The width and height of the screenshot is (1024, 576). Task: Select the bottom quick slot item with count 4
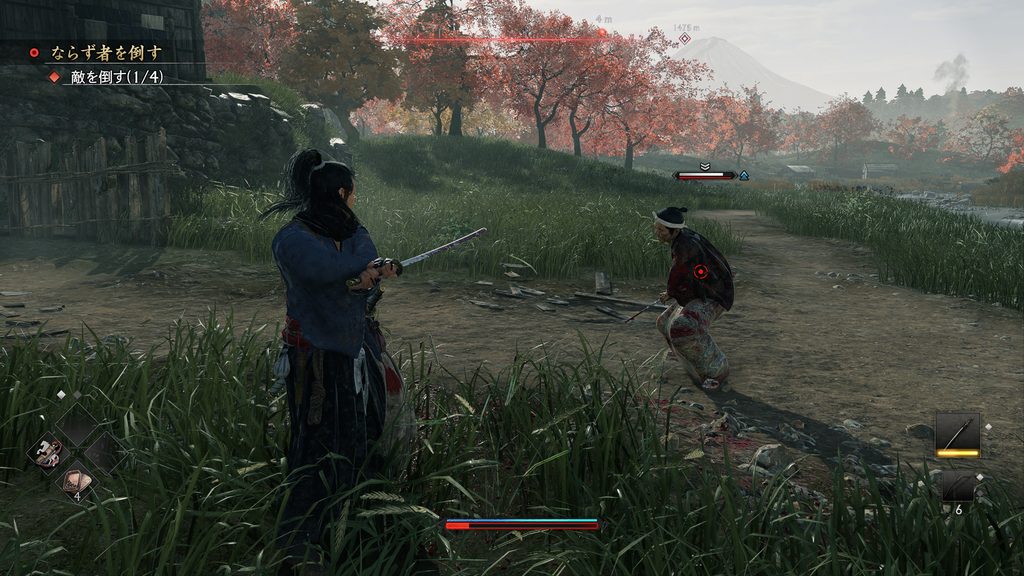[x=75, y=481]
